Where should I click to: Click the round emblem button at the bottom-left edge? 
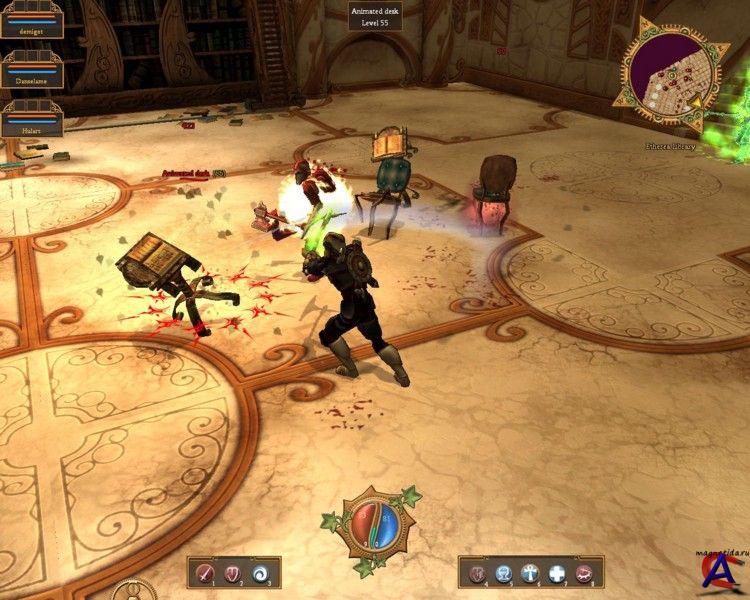click(x=134, y=591)
